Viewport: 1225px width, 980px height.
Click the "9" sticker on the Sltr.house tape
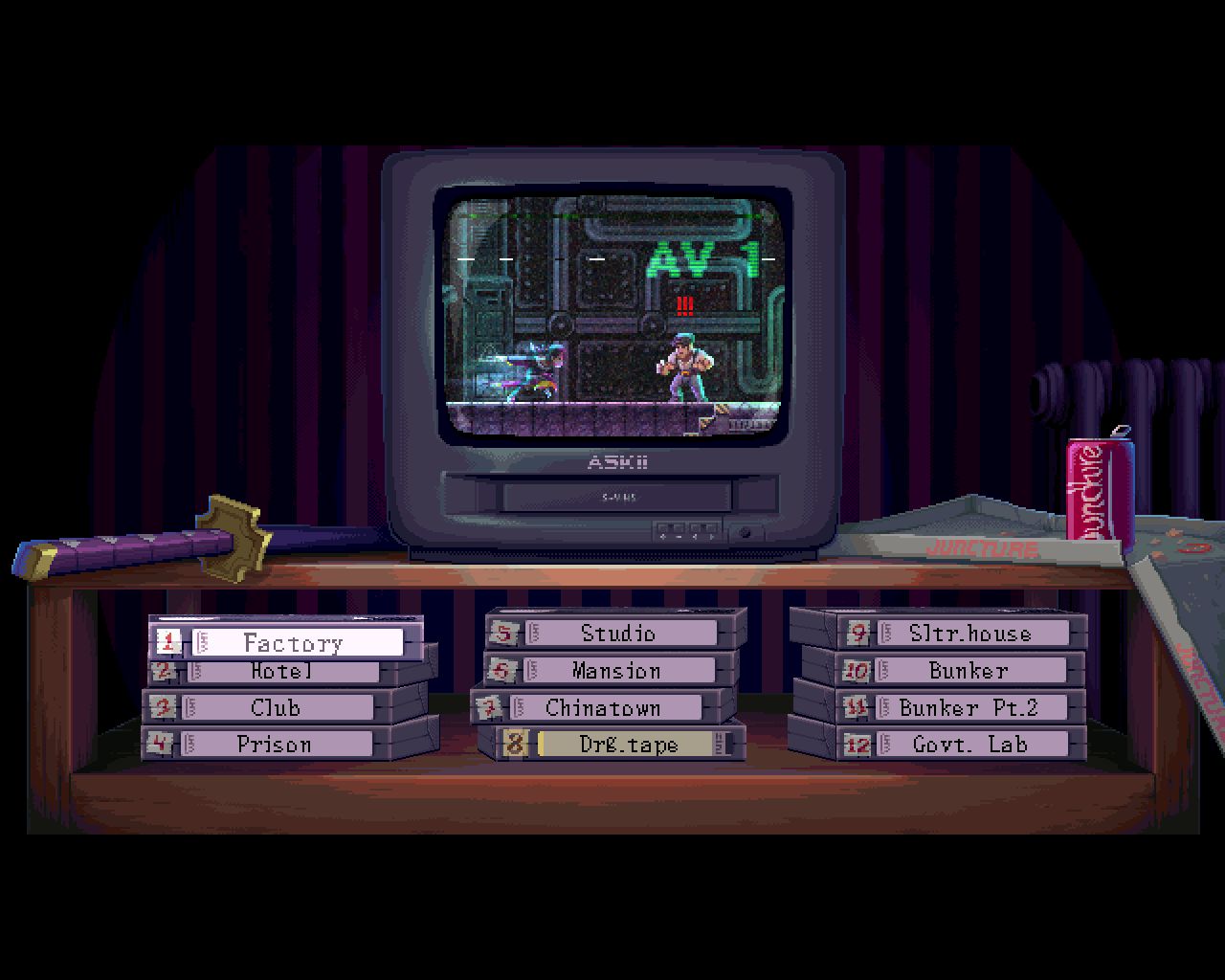click(x=859, y=633)
